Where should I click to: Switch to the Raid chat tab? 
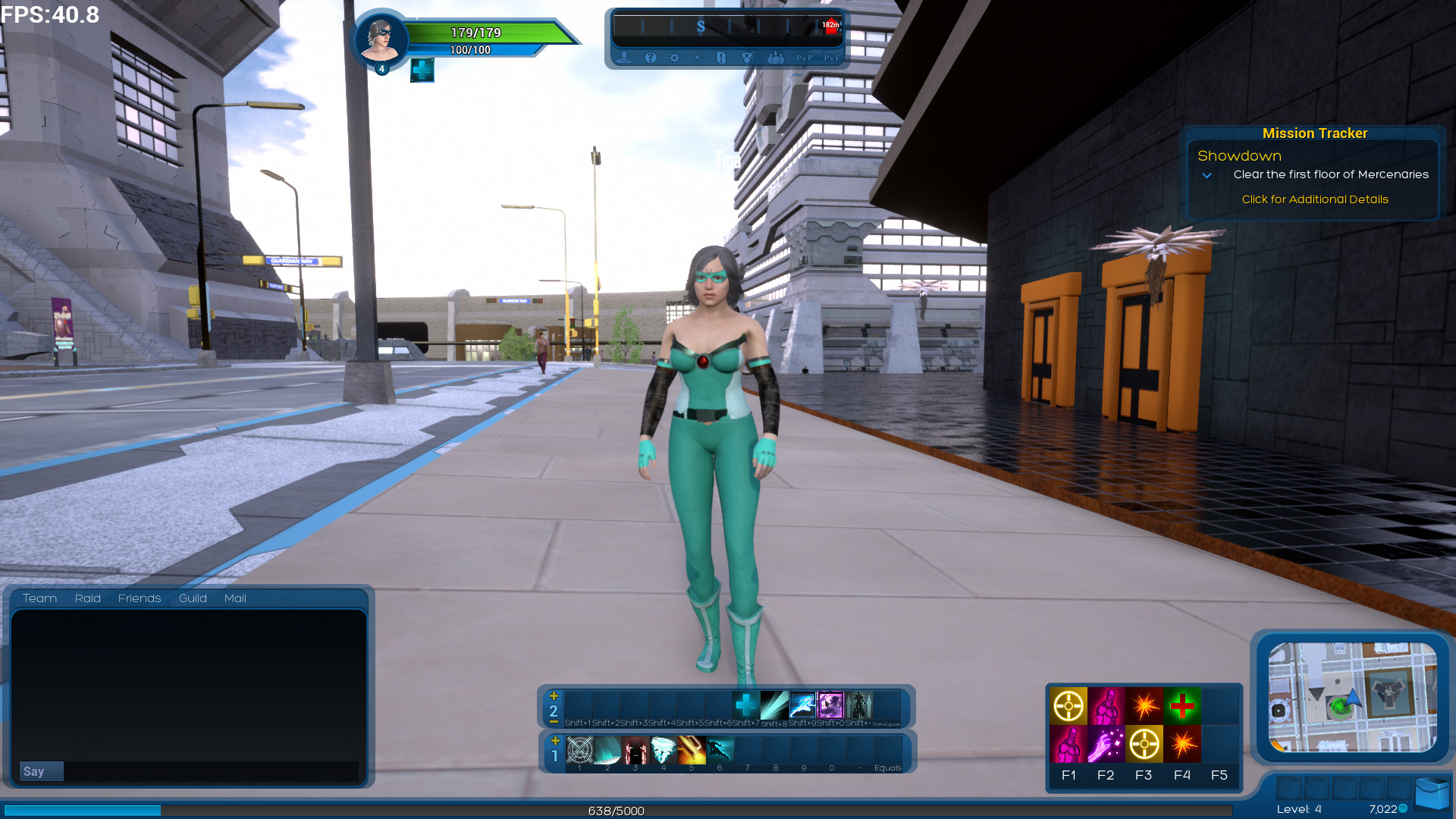click(87, 598)
